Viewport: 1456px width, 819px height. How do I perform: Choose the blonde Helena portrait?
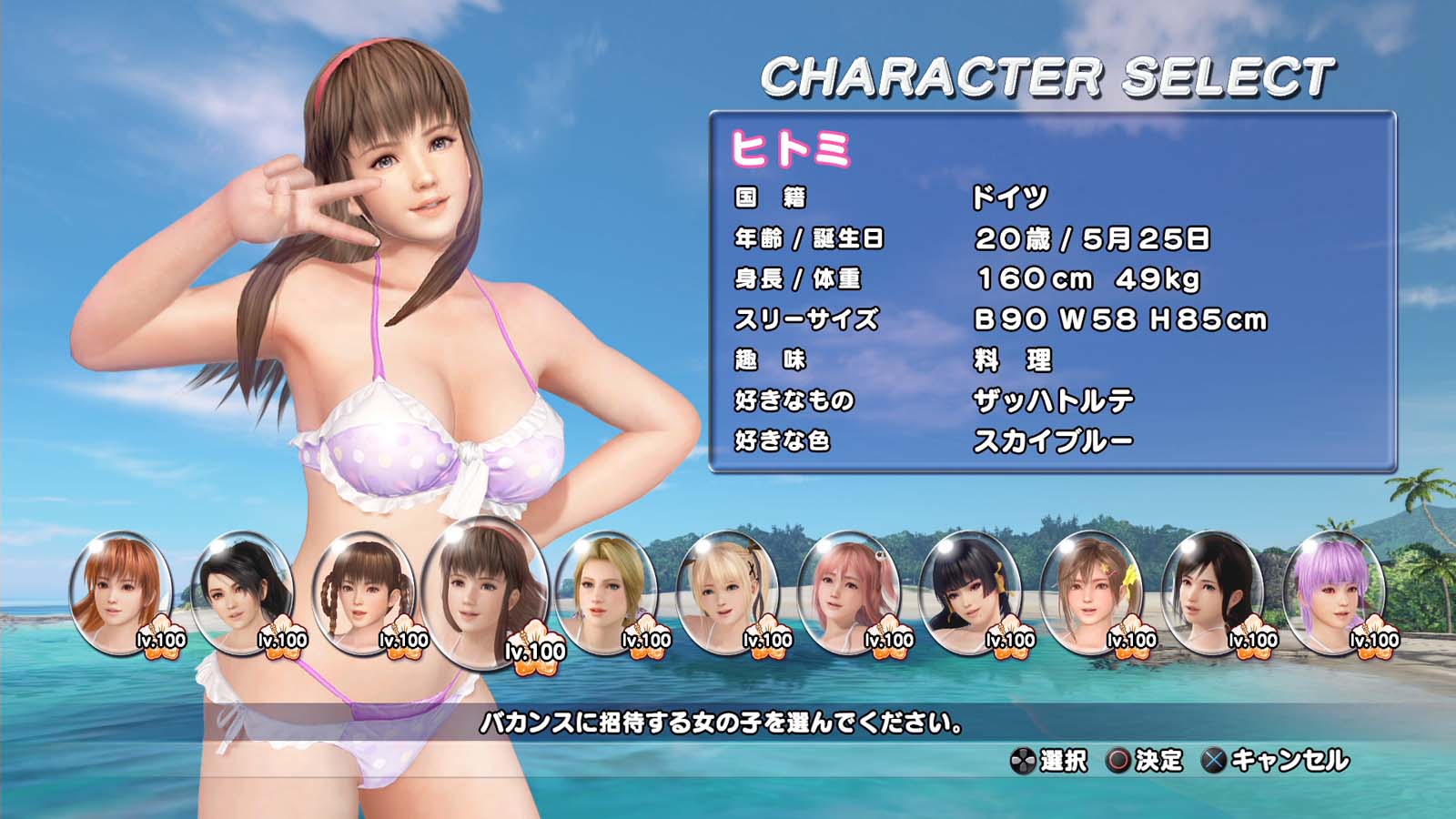click(x=605, y=591)
